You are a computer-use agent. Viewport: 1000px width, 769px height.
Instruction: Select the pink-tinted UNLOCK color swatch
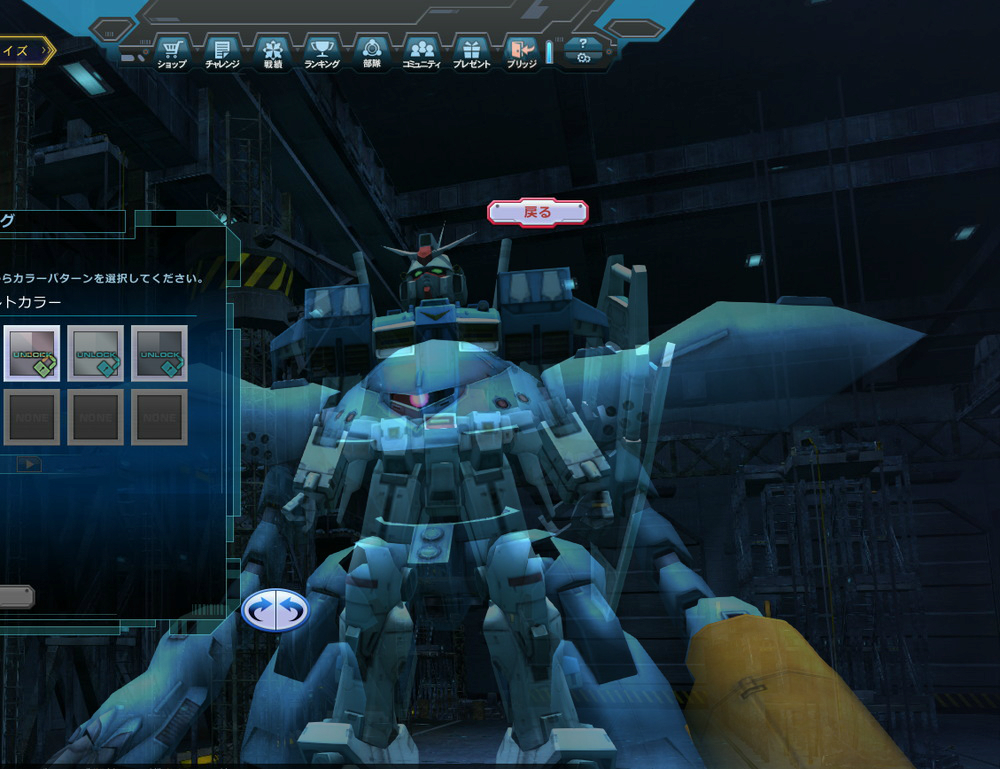32,353
